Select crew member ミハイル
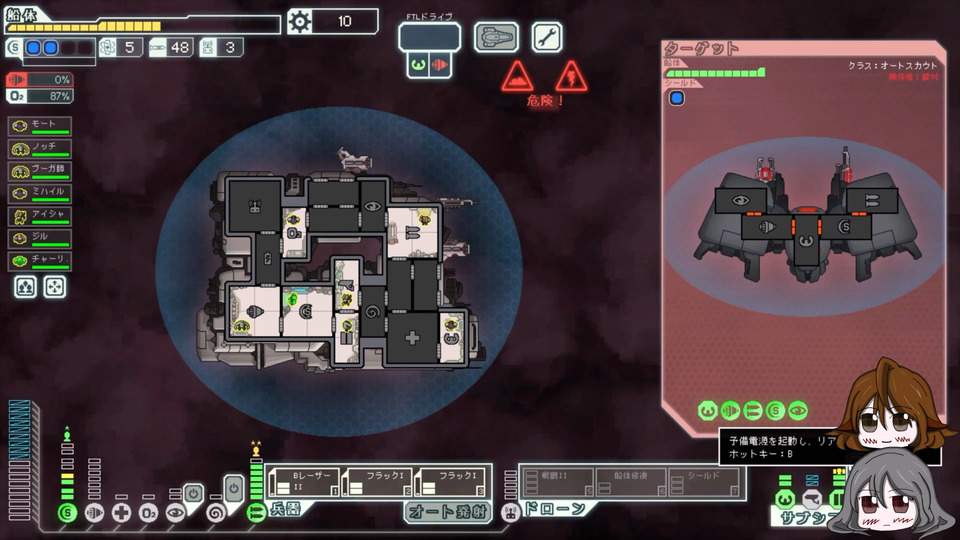The height and width of the screenshot is (540, 960). 40,193
